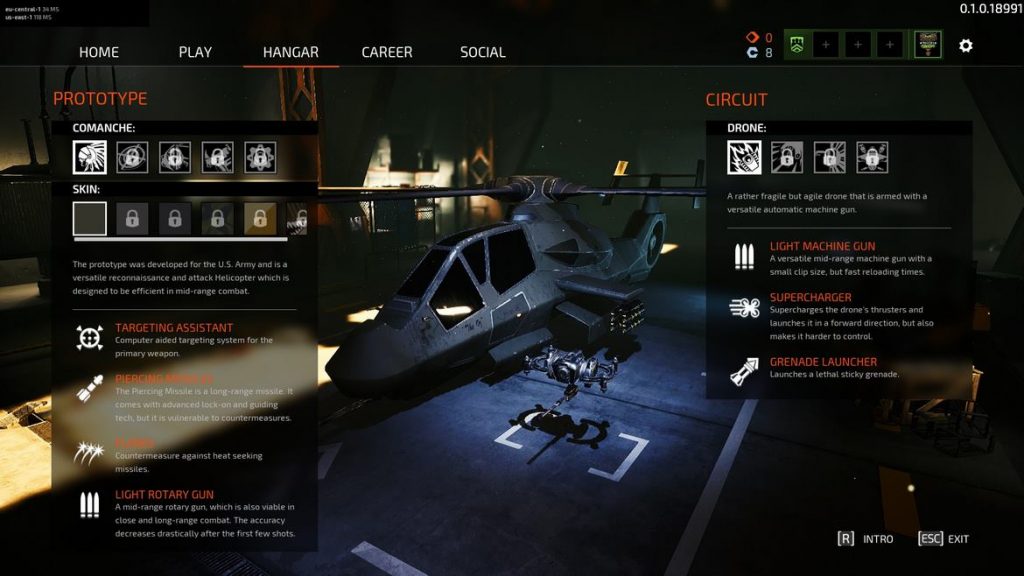This screenshot has width=1024, height=576.
Task: Click the Supercharger ability icon
Action: click(743, 309)
